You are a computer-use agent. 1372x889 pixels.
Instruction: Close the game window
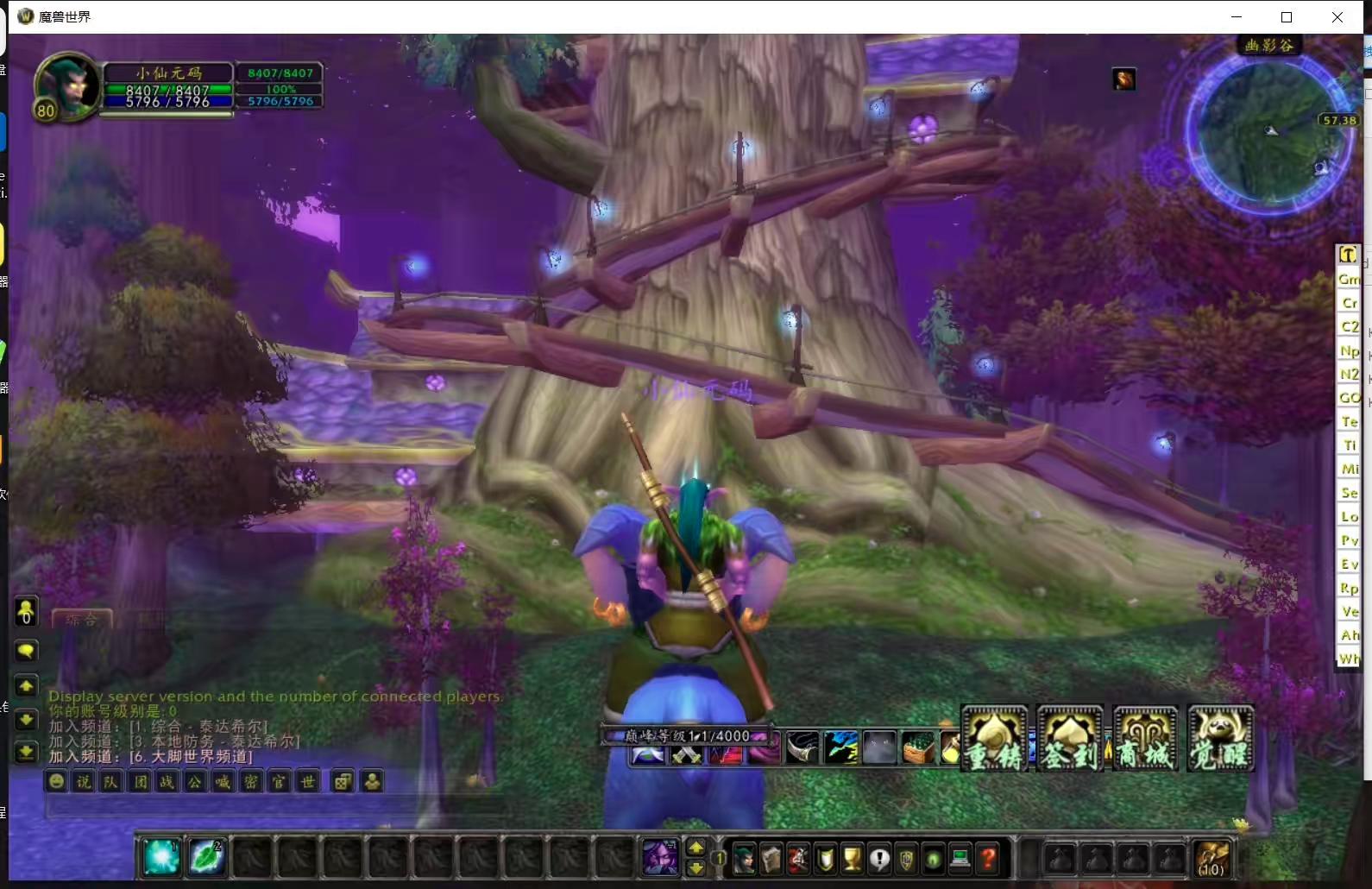click(x=1337, y=17)
